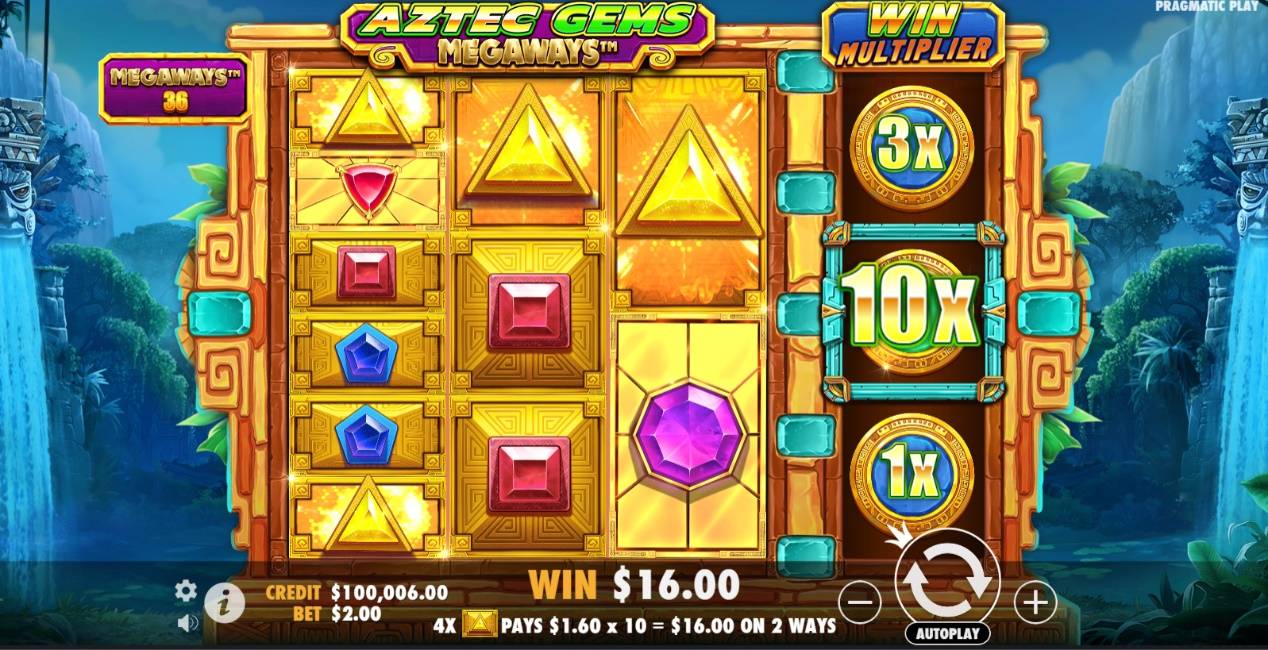Decrease the bet with the minus button
Image resolution: width=1268 pixels, height=650 pixels.
(859, 602)
